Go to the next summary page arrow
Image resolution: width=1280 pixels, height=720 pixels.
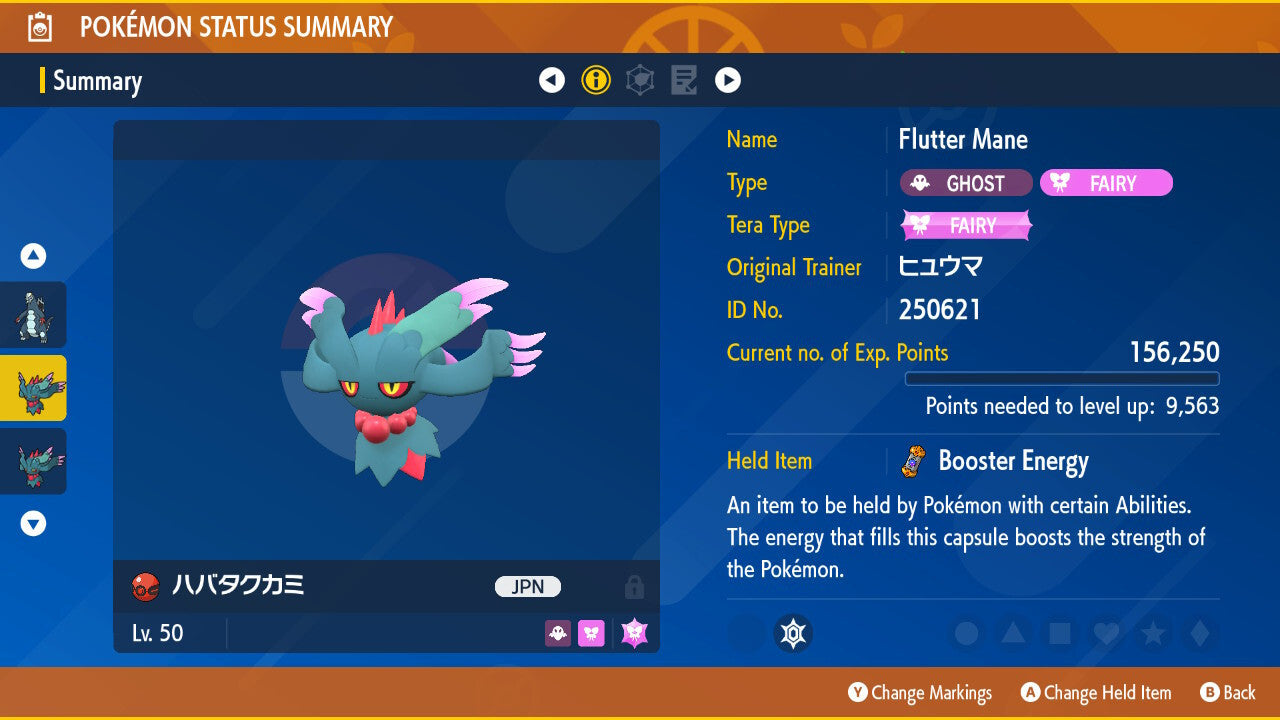[x=728, y=80]
